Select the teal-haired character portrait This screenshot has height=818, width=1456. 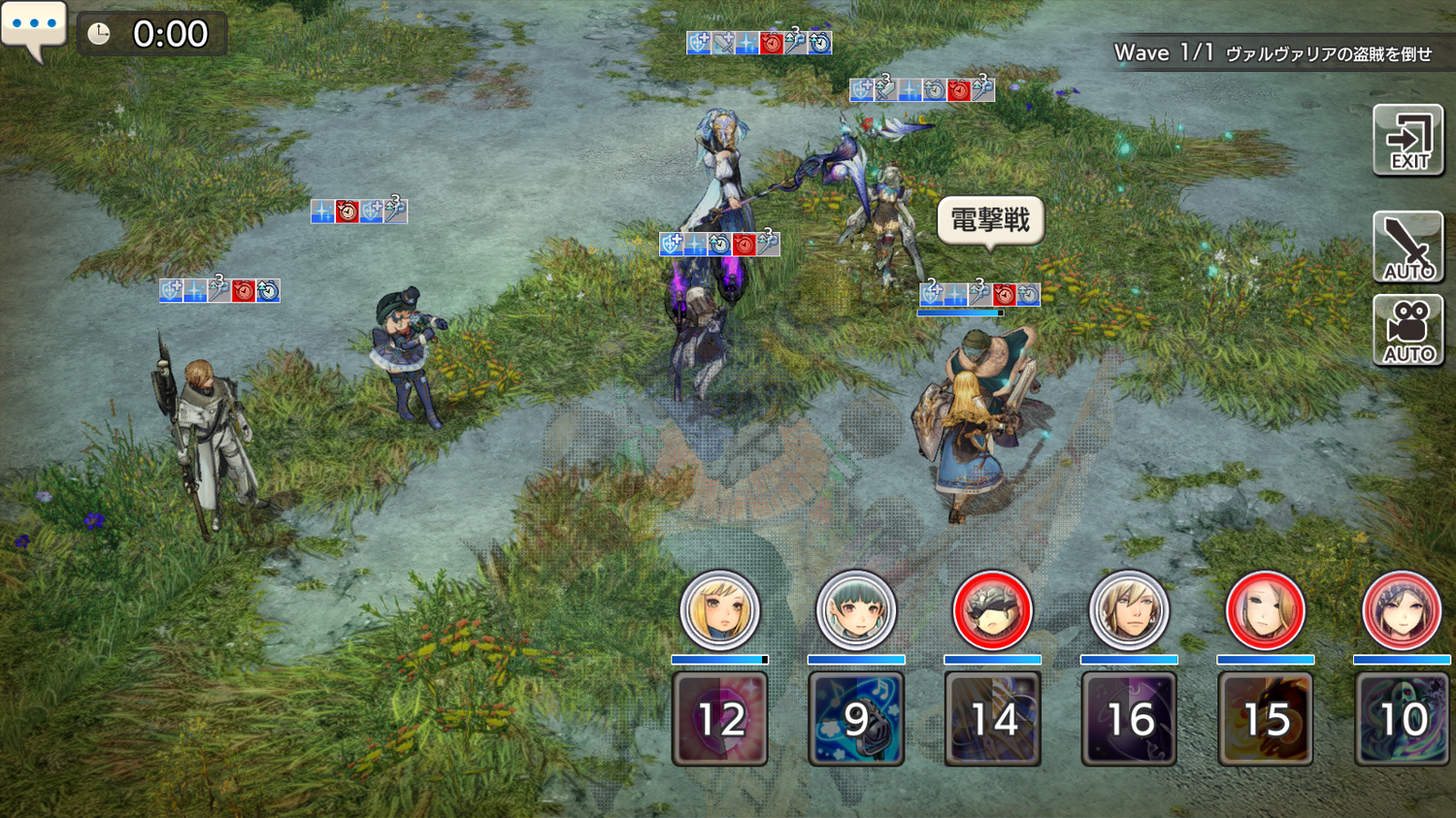[855, 611]
